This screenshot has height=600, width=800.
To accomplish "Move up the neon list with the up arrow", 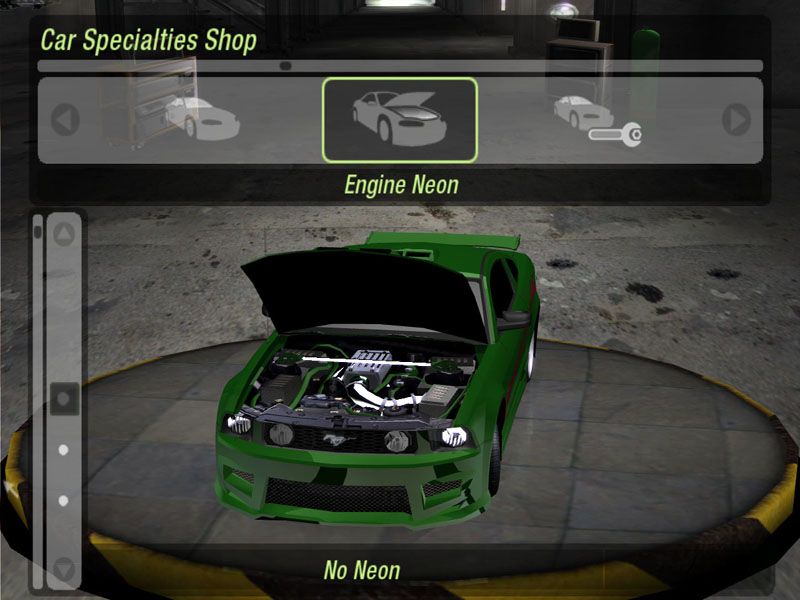I will click(64, 235).
